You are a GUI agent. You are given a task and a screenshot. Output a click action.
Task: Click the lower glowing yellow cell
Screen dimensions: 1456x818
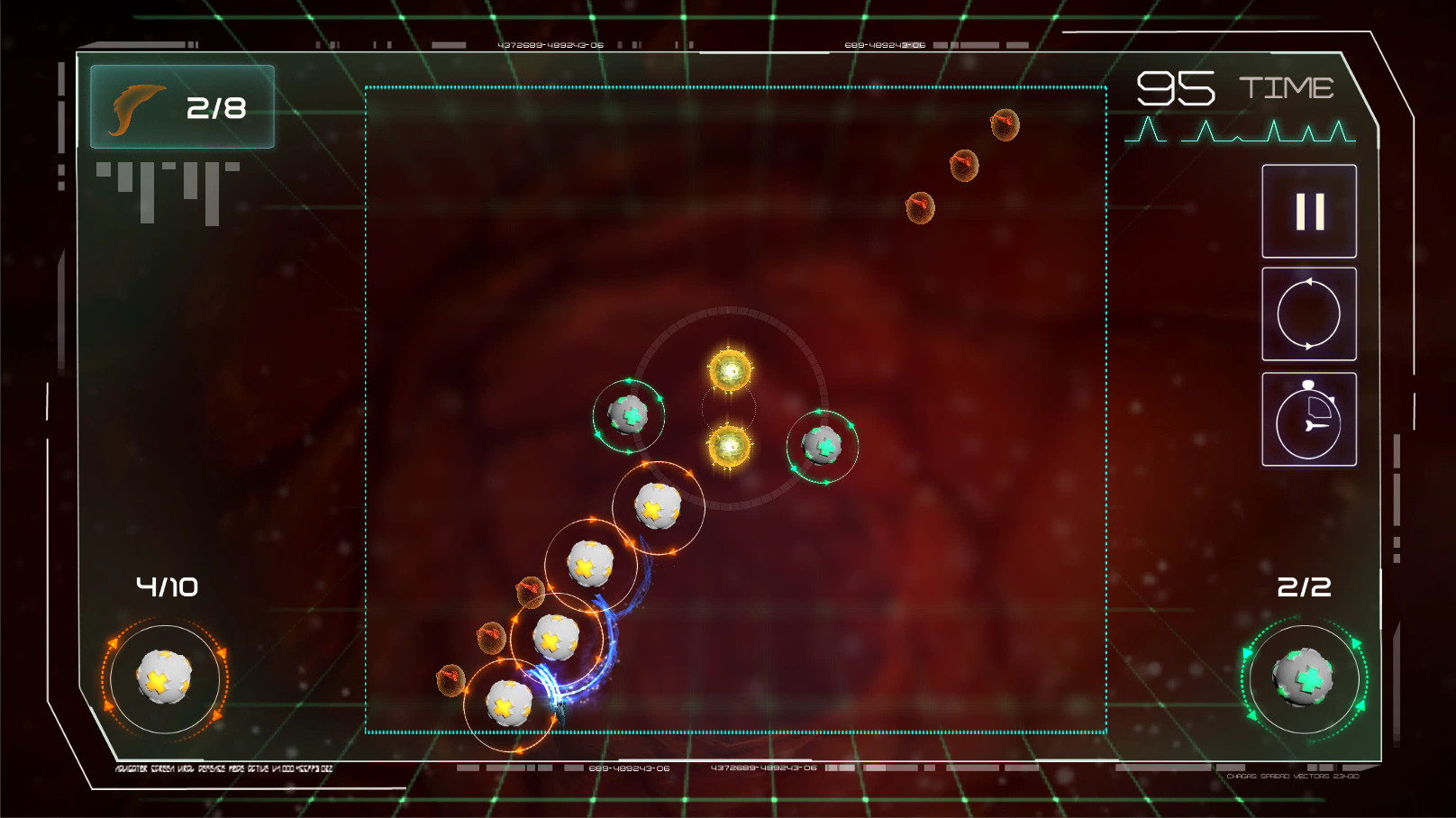point(729,447)
